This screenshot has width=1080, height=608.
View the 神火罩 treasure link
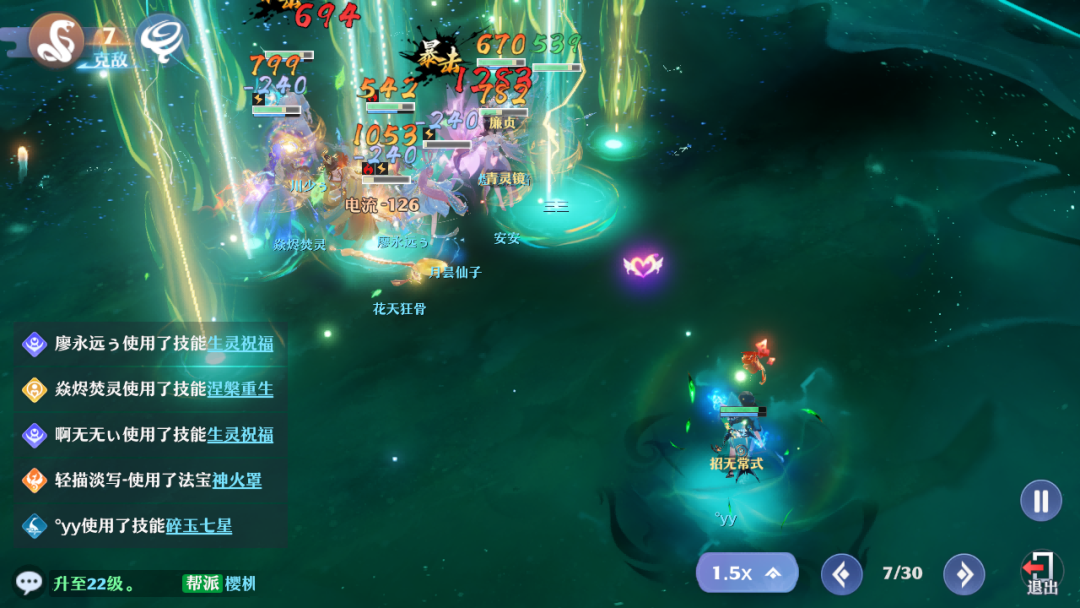pos(237,480)
